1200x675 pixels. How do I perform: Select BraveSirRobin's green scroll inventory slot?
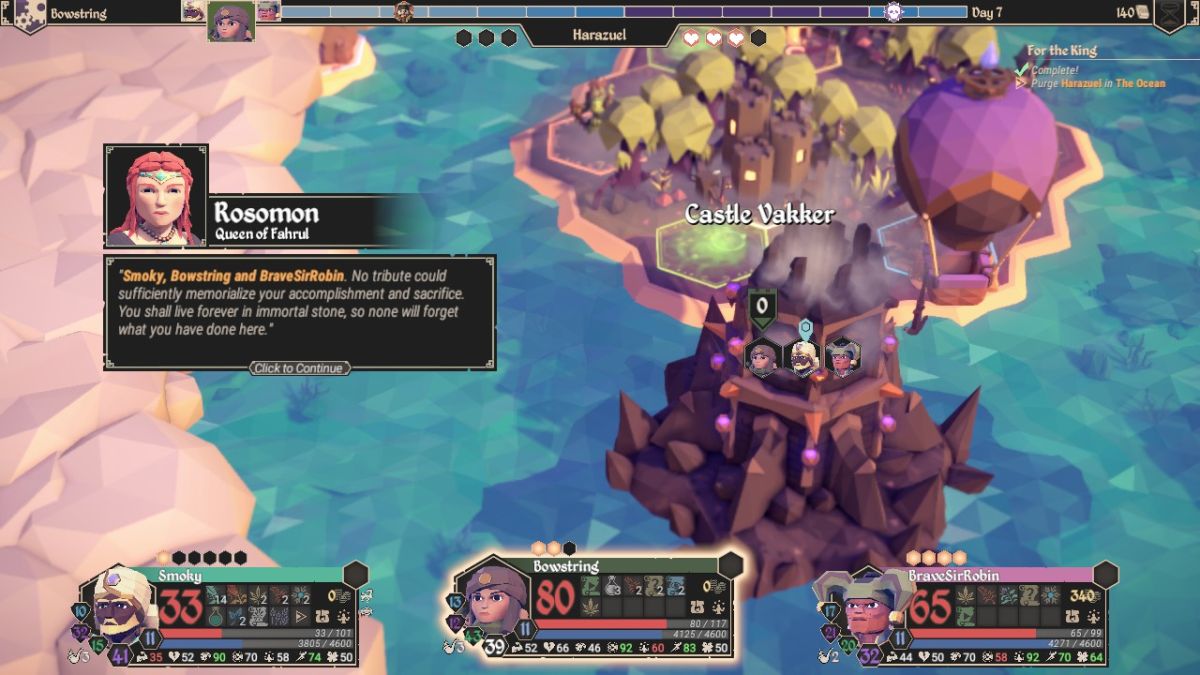click(x=967, y=616)
